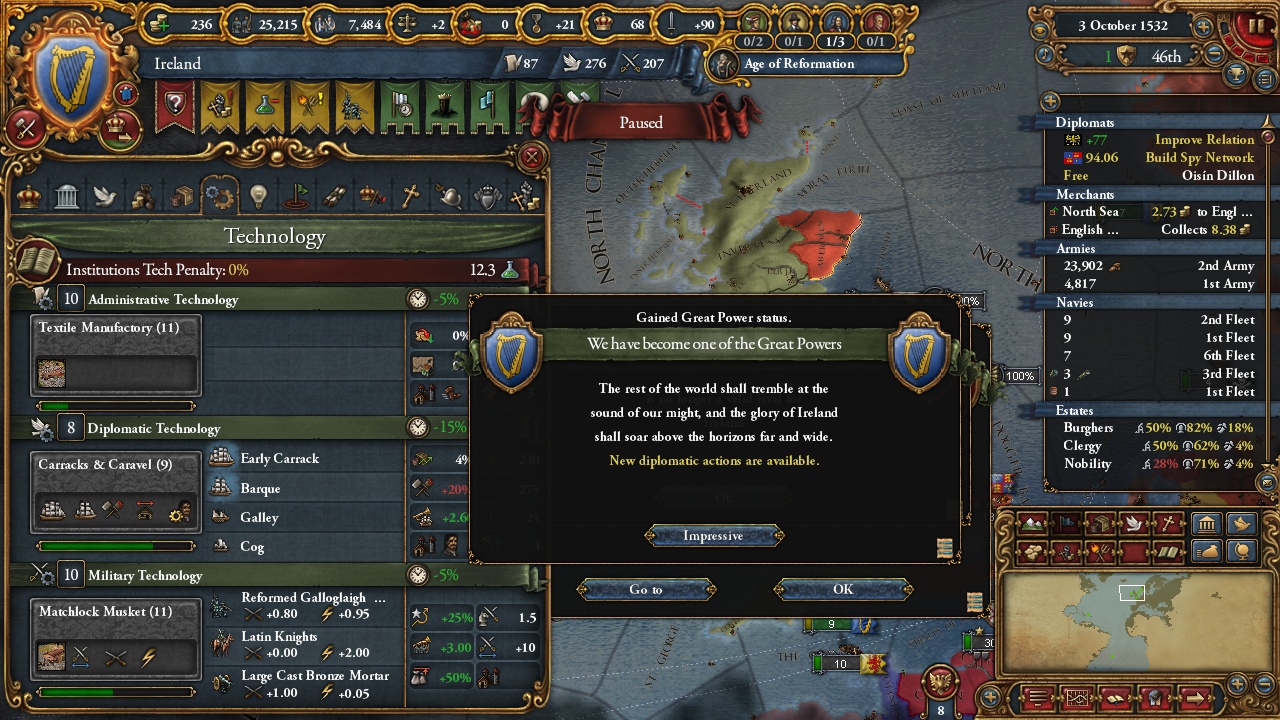Click the Impressive button on the popup

click(713, 535)
